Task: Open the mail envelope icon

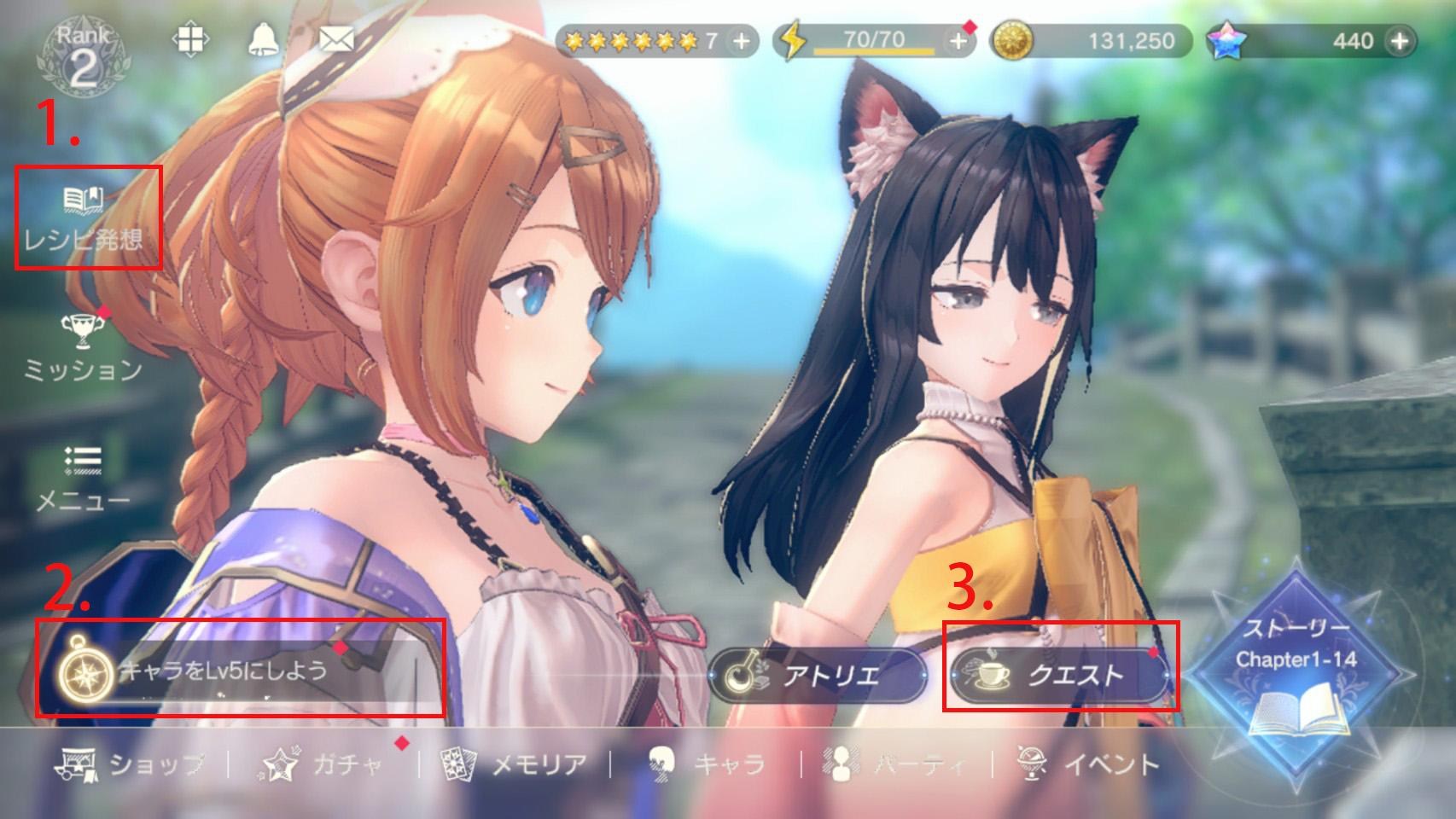Action: [335, 39]
